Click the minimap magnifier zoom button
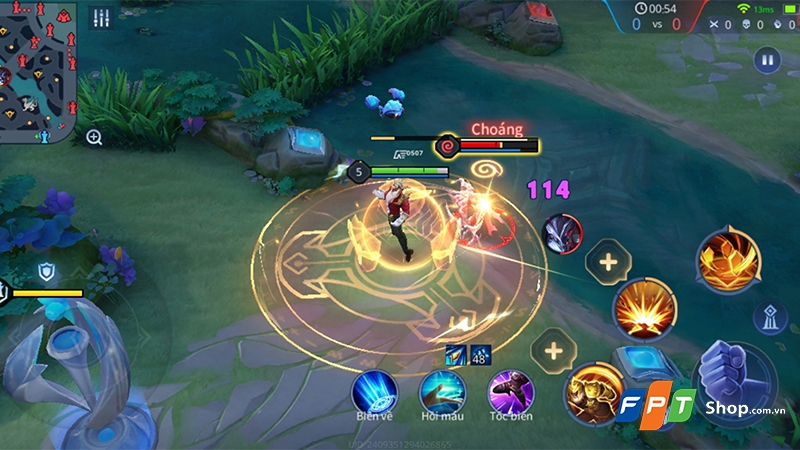The image size is (800, 450). [94, 137]
